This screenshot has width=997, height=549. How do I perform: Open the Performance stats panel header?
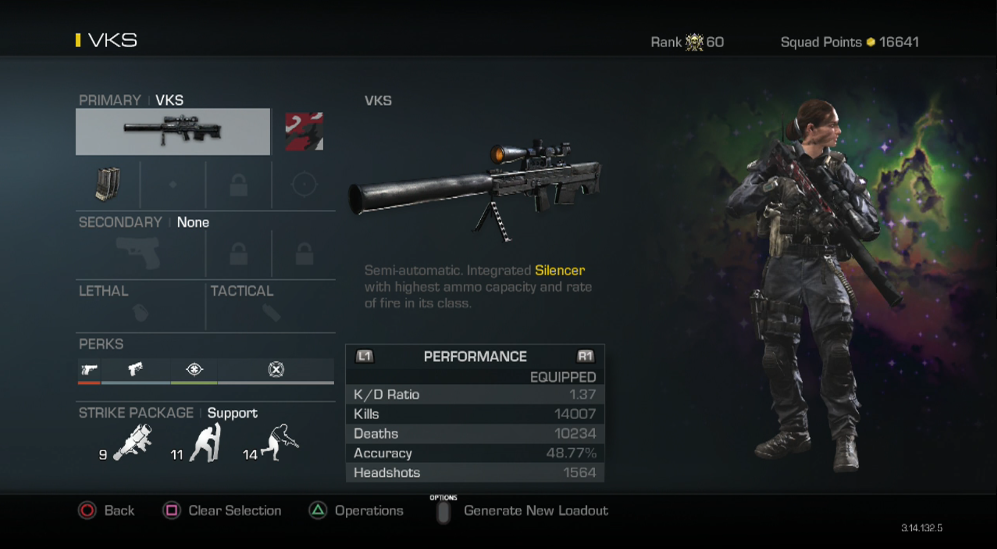pos(475,356)
